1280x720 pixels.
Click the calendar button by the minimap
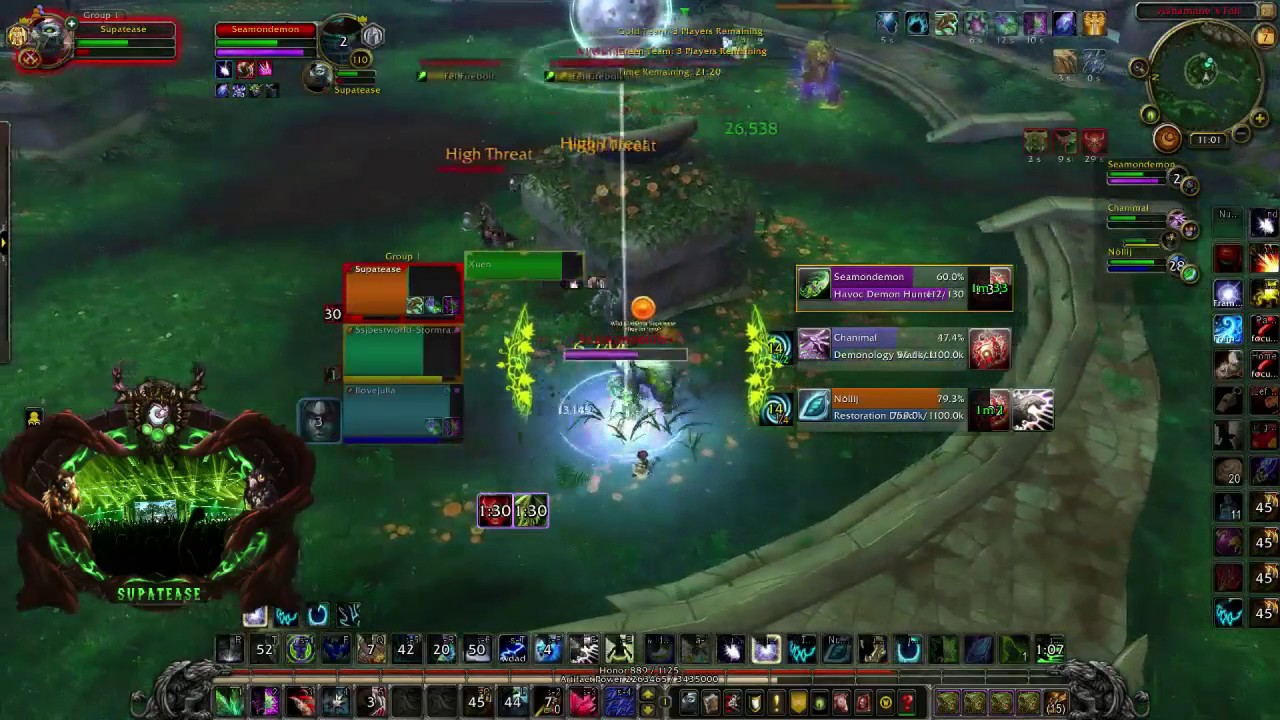click(x=1265, y=37)
